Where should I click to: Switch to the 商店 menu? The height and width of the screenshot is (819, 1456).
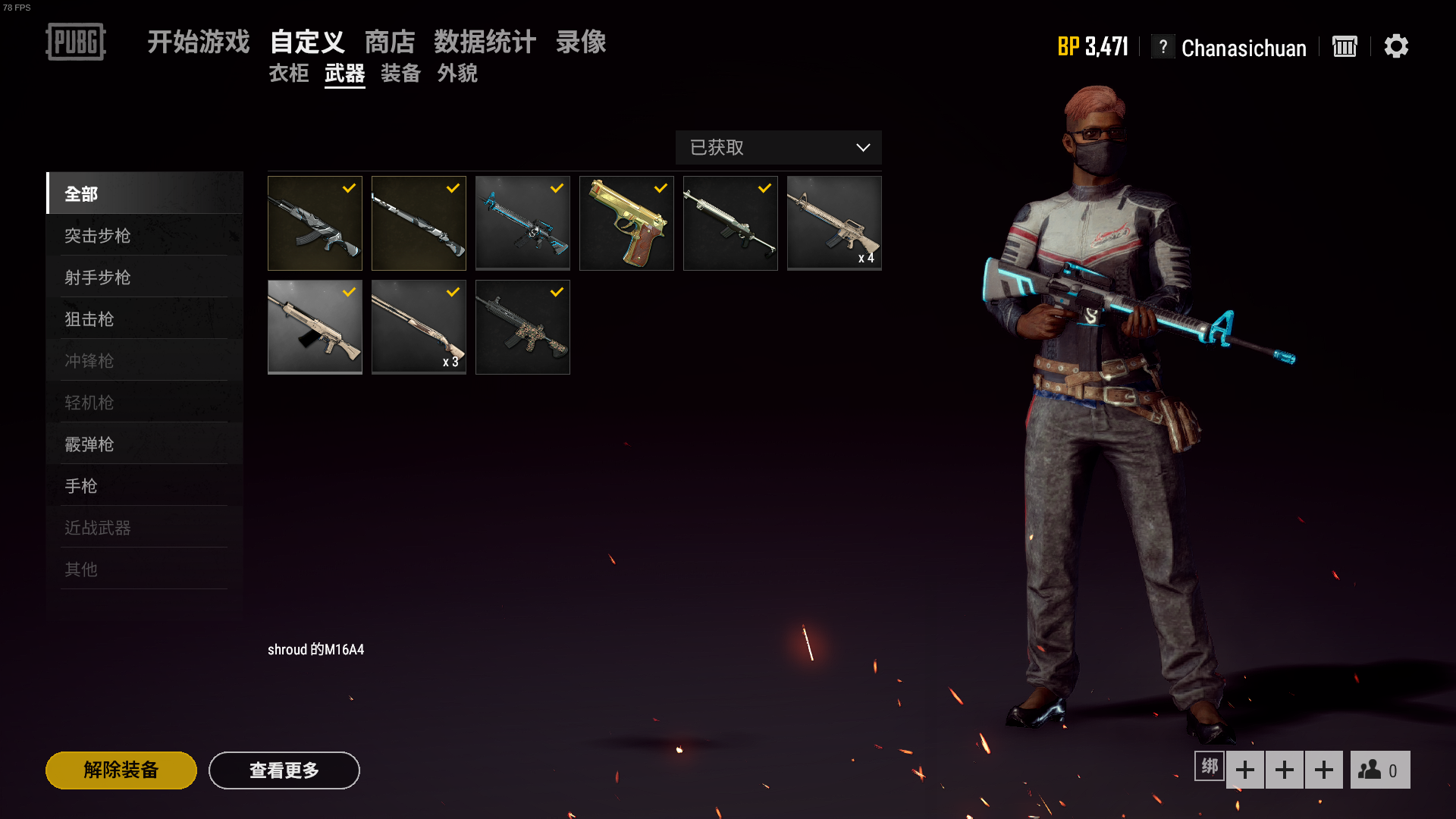(x=389, y=42)
